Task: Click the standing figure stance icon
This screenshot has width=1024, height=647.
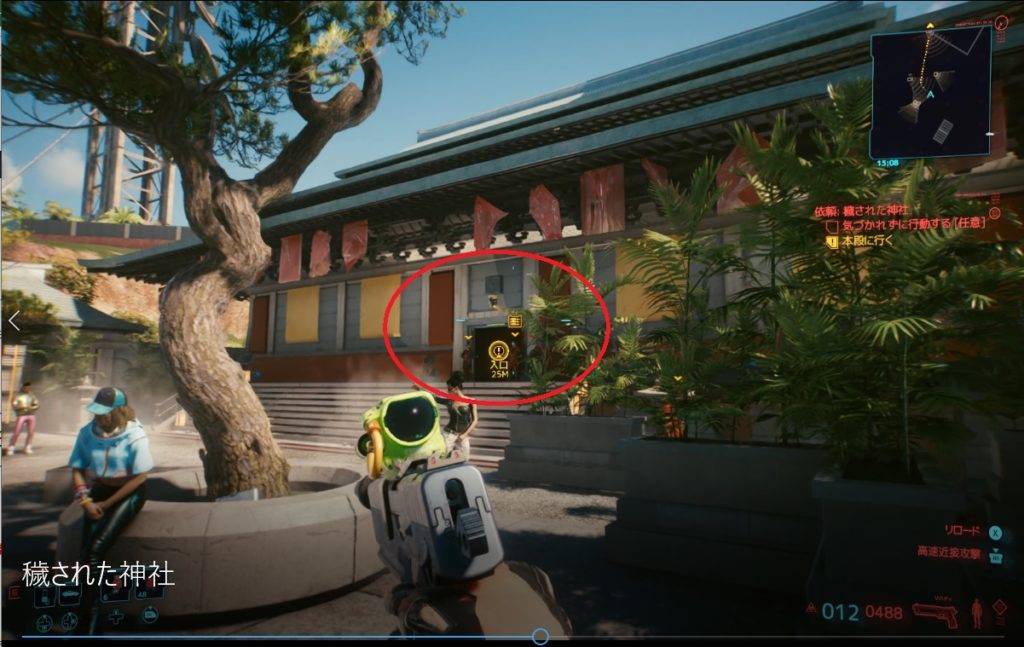Action: click(x=977, y=612)
